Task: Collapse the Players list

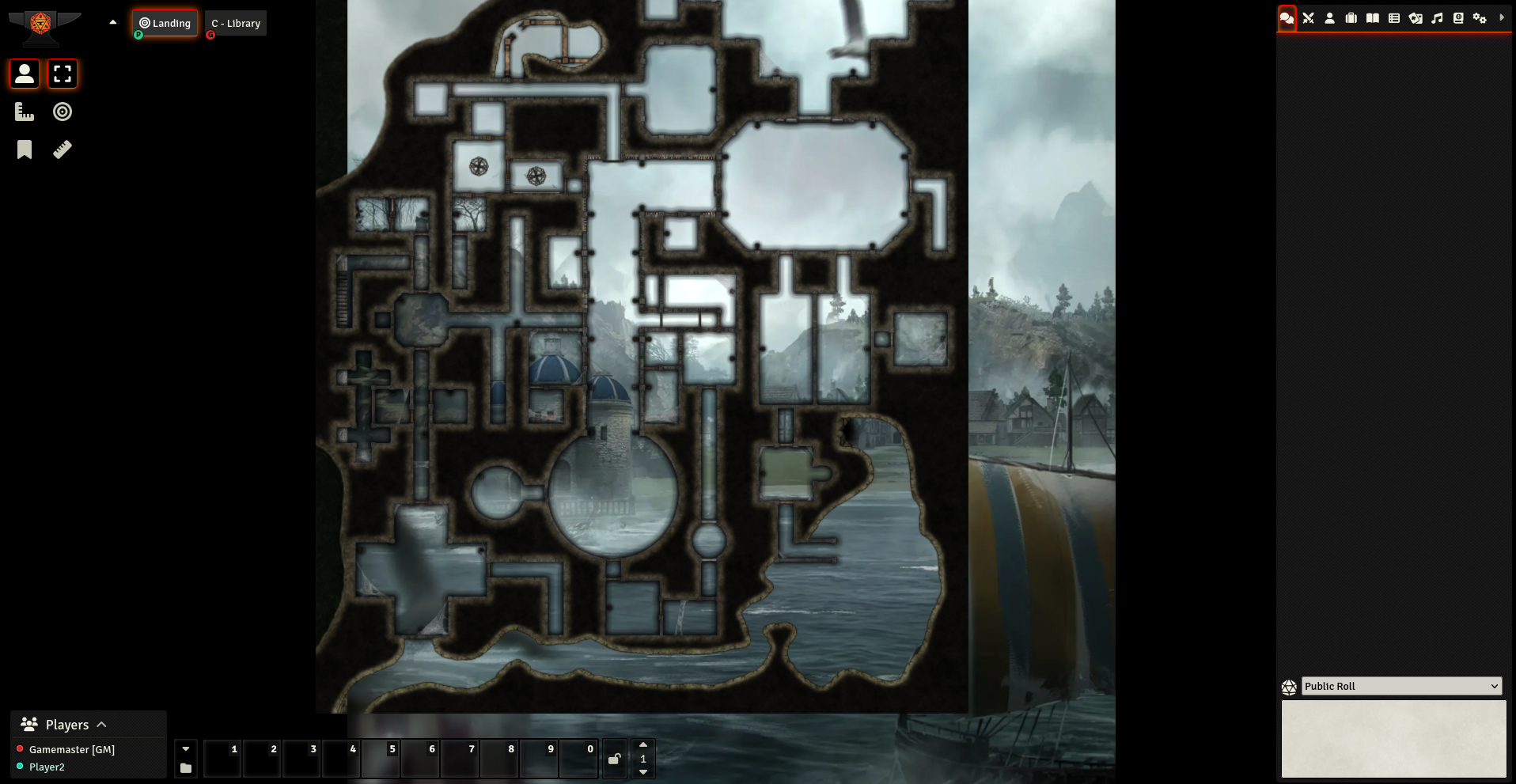Action: click(102, 724)
